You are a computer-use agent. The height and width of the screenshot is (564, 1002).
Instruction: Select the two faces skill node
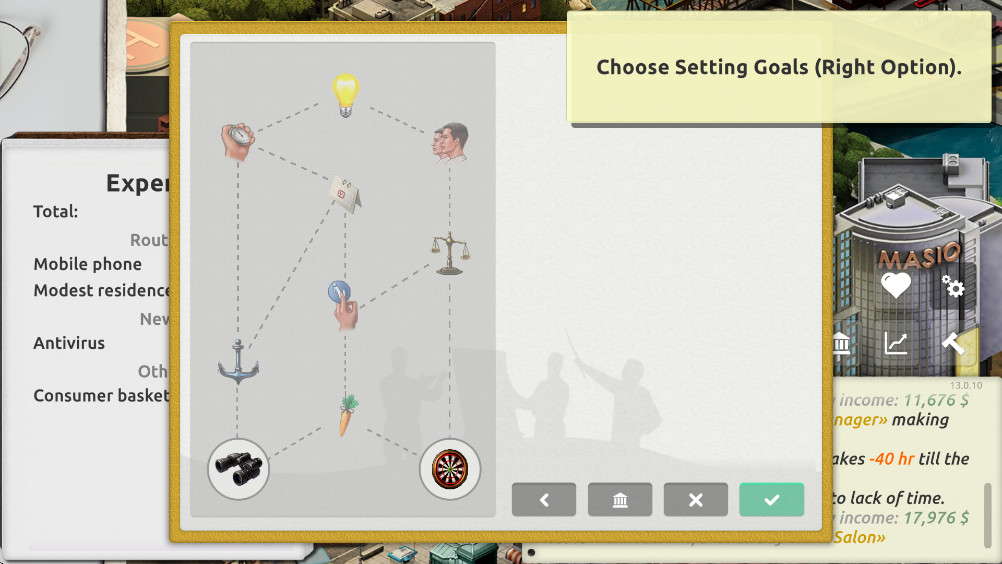coord(451,142)
